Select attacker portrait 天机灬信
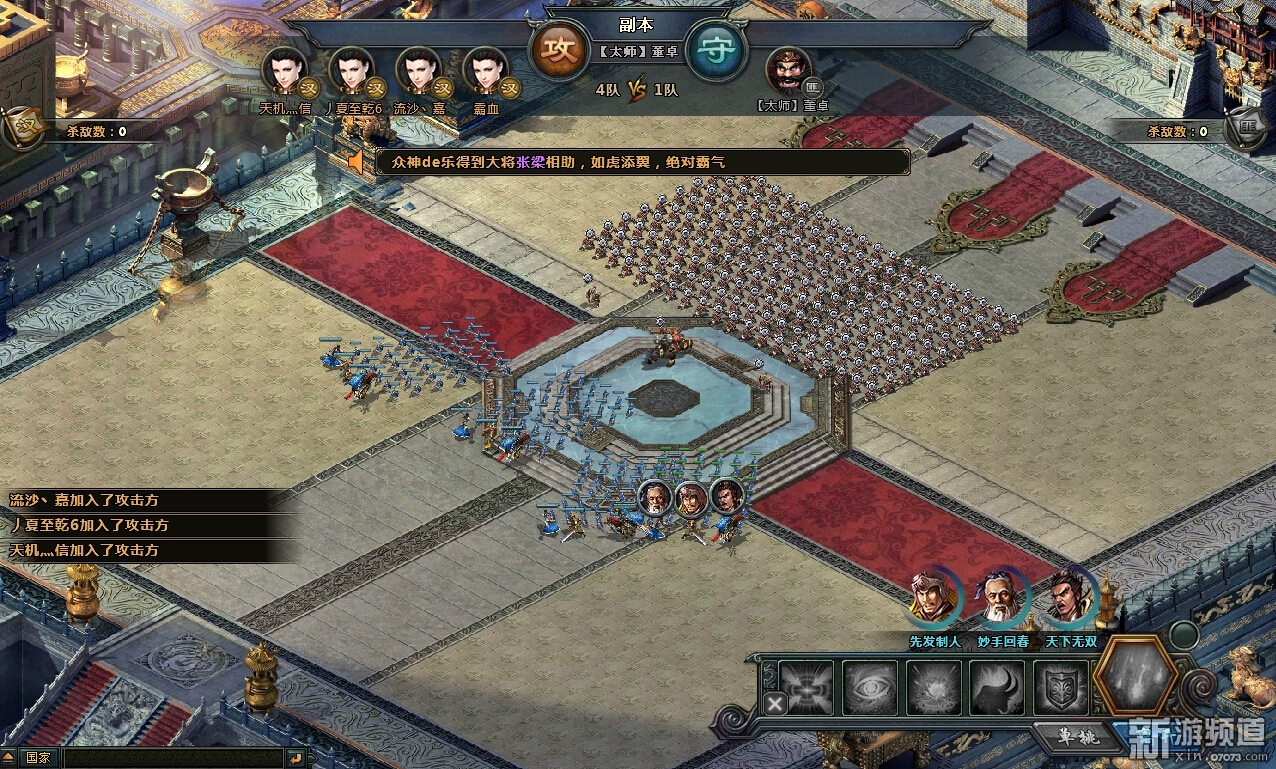1276x769 pixels. click(x=286, y=72)
